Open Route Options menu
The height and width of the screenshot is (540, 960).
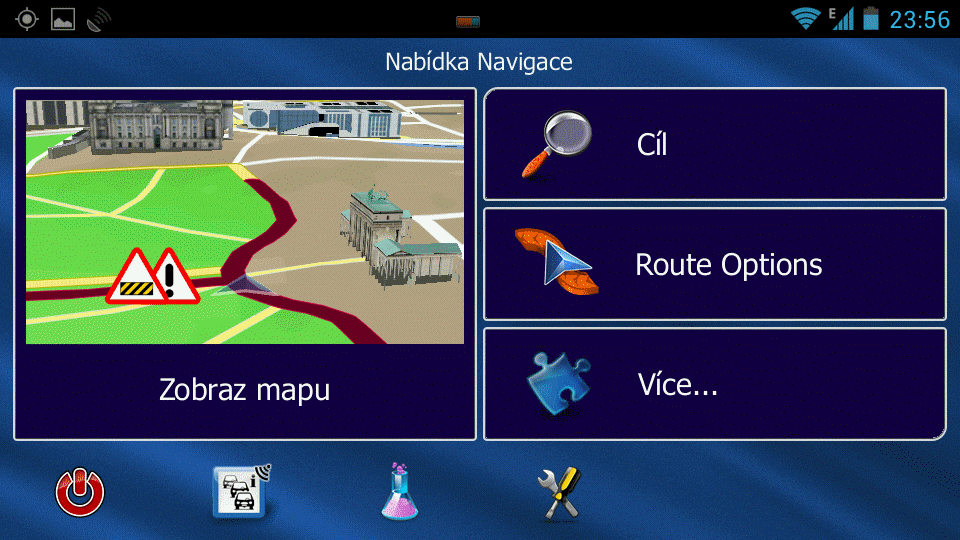pos(714,264)
